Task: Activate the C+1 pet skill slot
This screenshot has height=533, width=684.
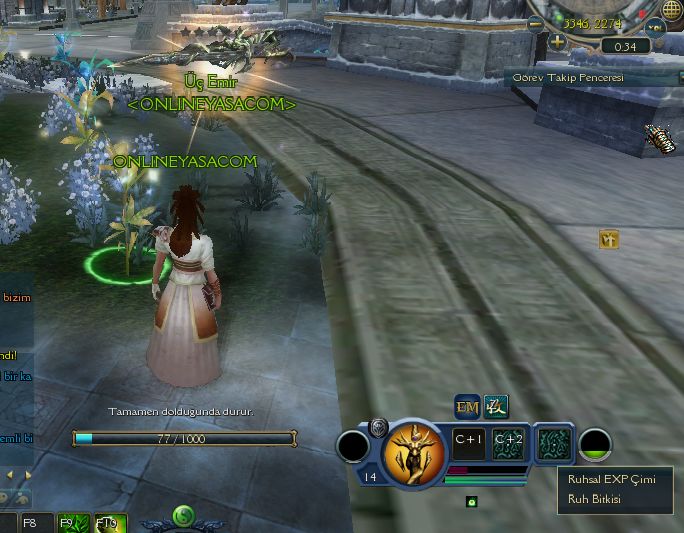Action: tap(469, 440)
